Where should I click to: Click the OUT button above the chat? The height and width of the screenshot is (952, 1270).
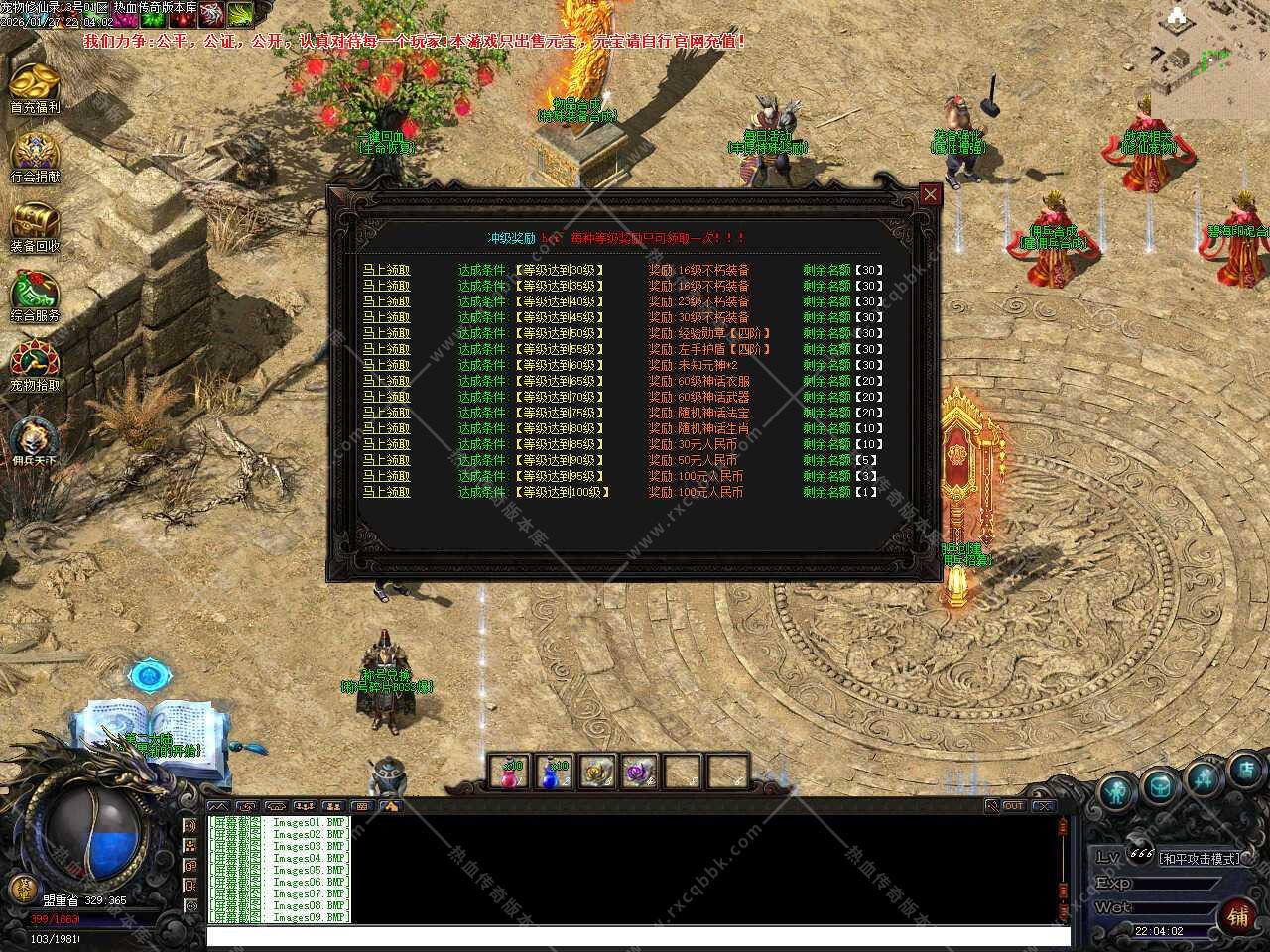(1013, 806)
